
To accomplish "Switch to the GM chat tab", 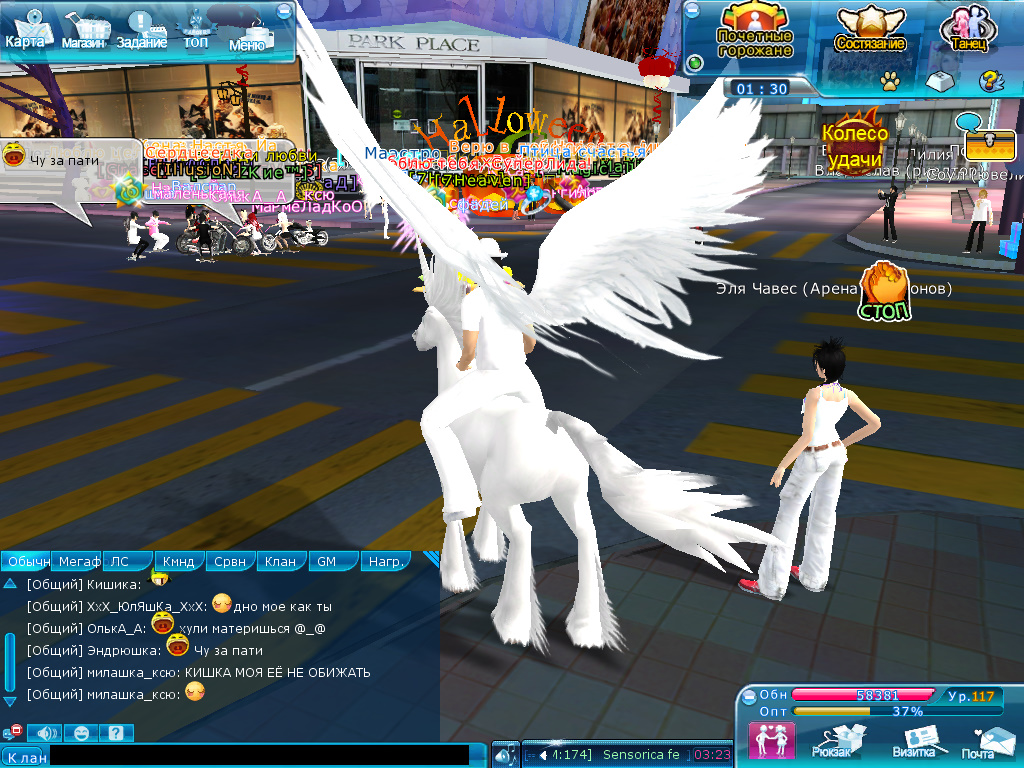I will 327,562.
